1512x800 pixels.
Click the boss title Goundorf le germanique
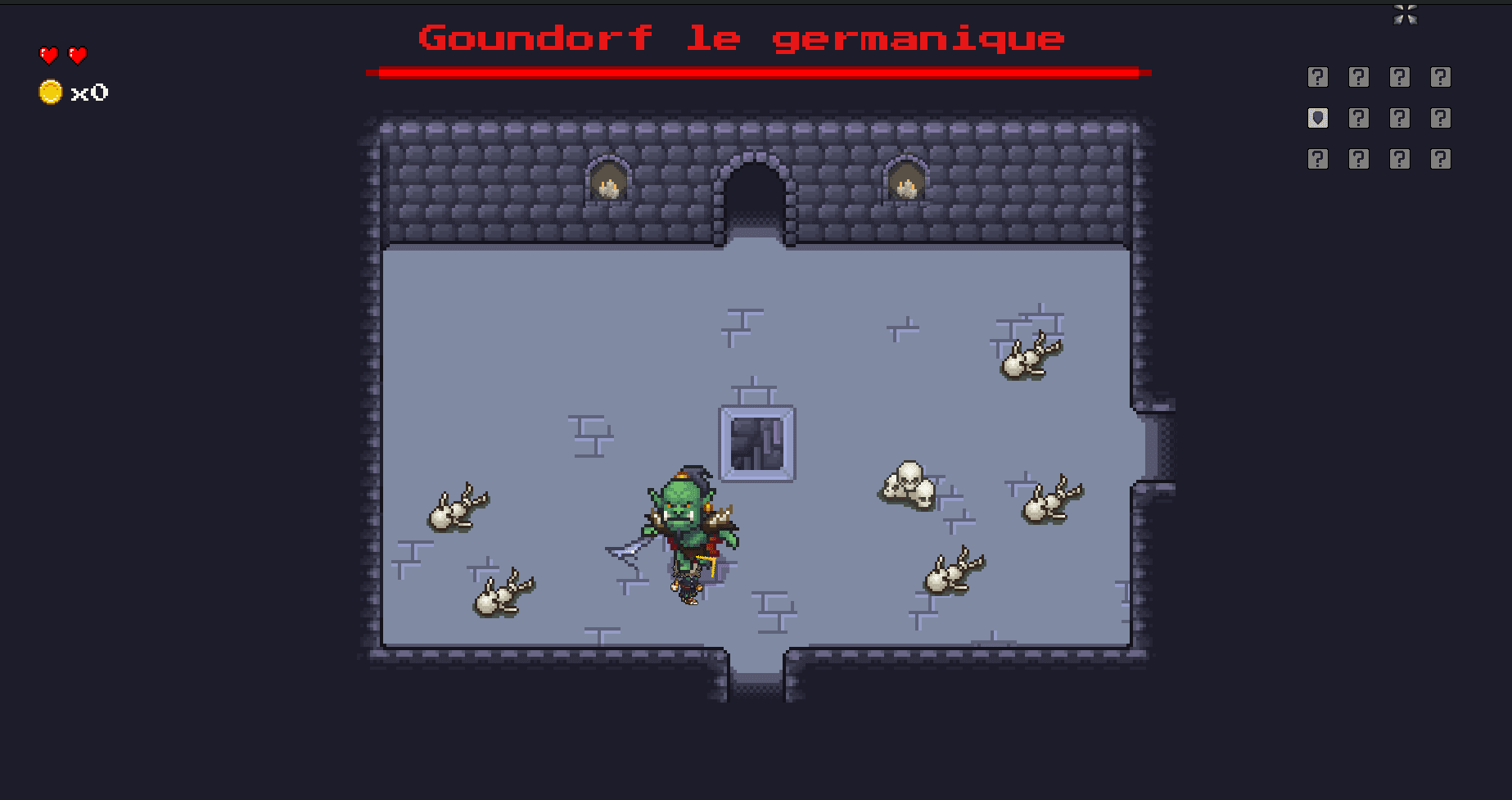click(741, 38)
